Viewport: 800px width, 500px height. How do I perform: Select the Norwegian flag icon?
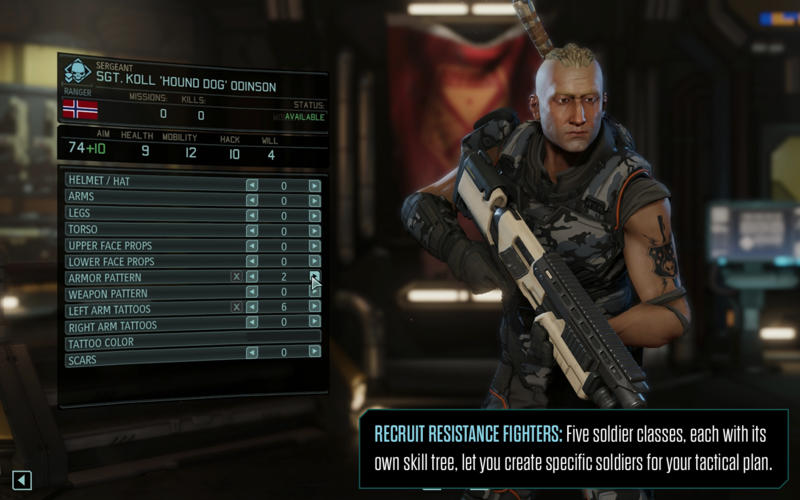pos(80,109)
